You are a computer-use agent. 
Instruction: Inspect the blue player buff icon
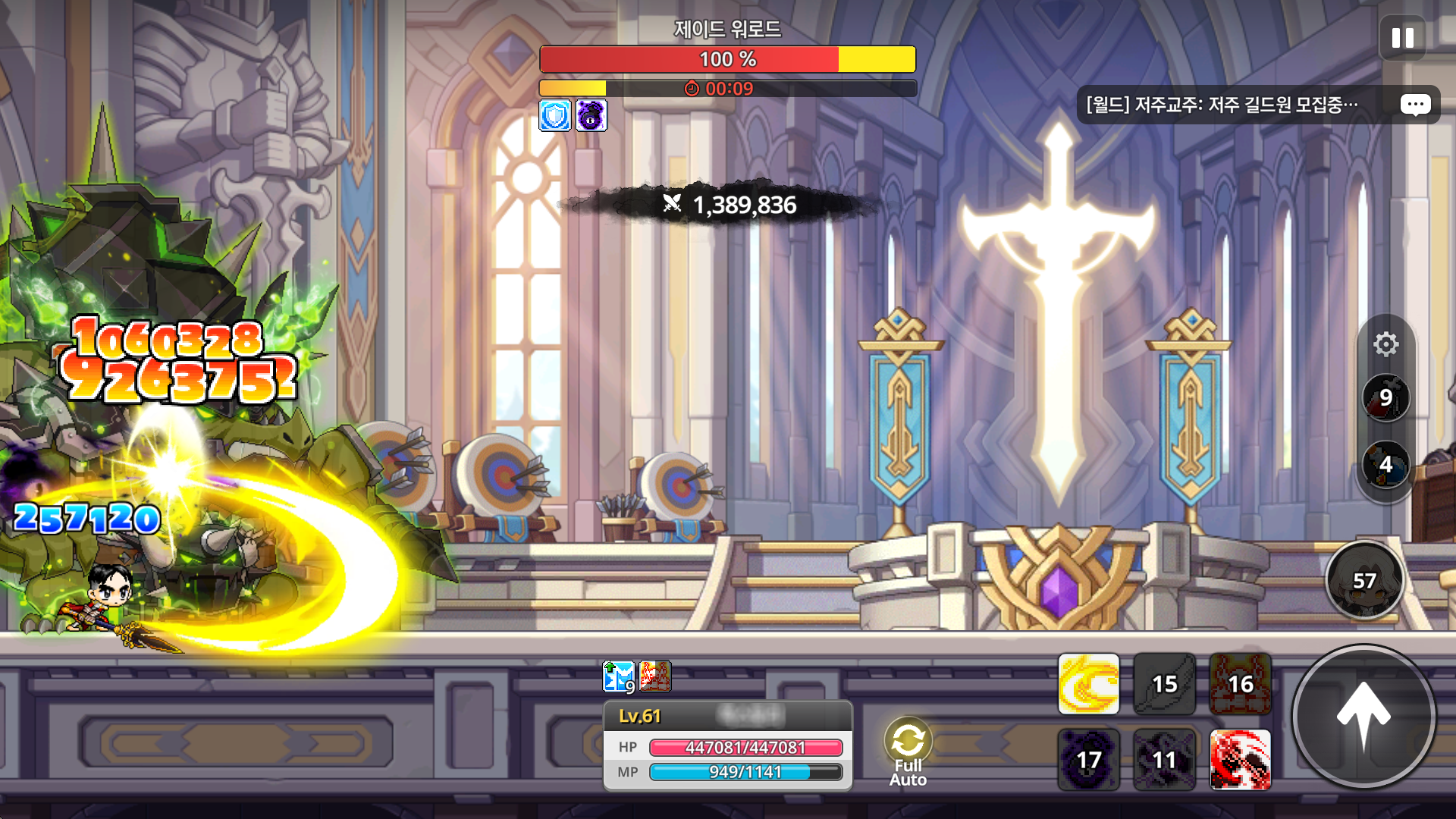[618, 676]
